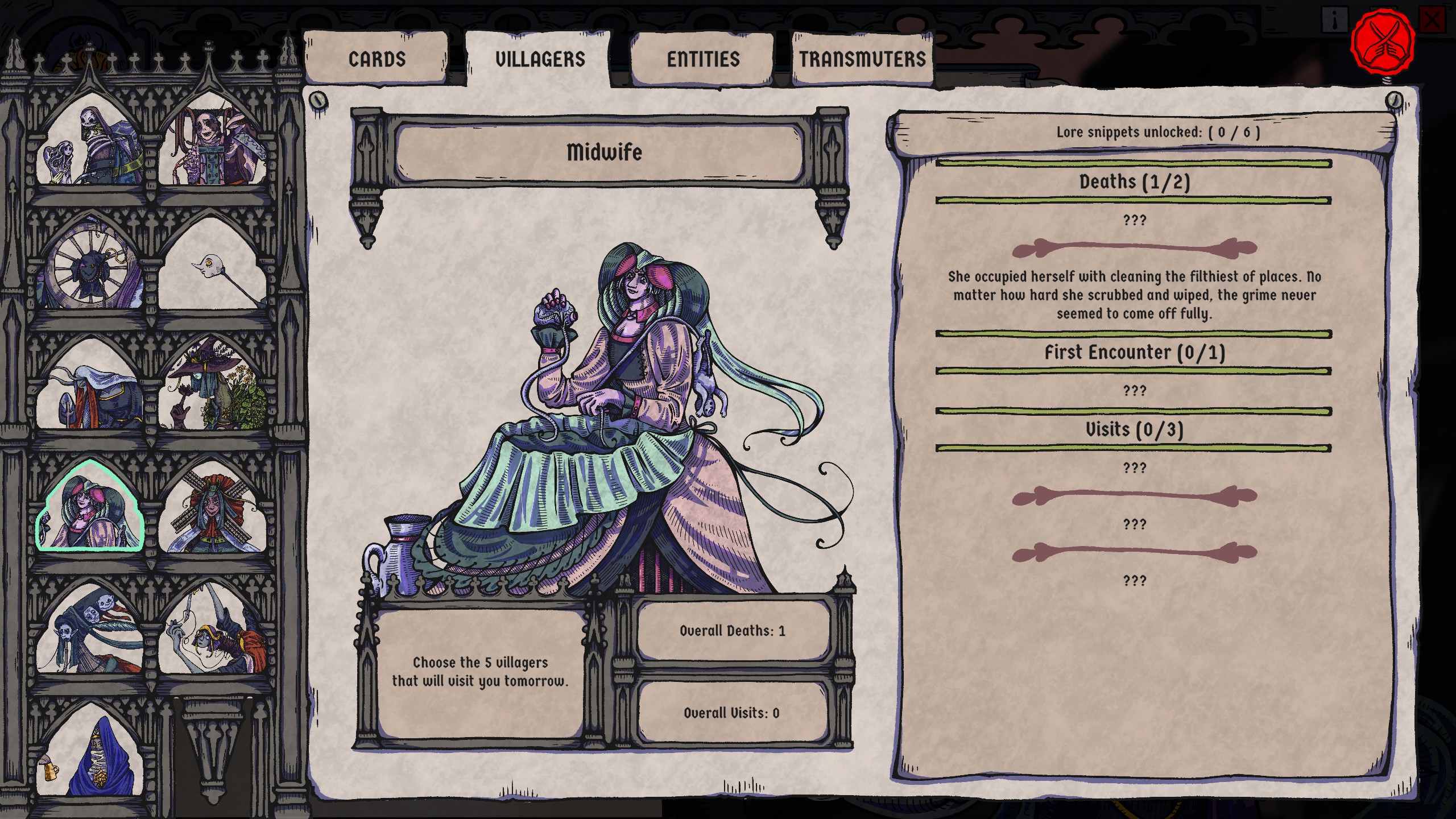1456x819 pixels.
Task: Select the pale elf with mask hat
Action: 91,631
